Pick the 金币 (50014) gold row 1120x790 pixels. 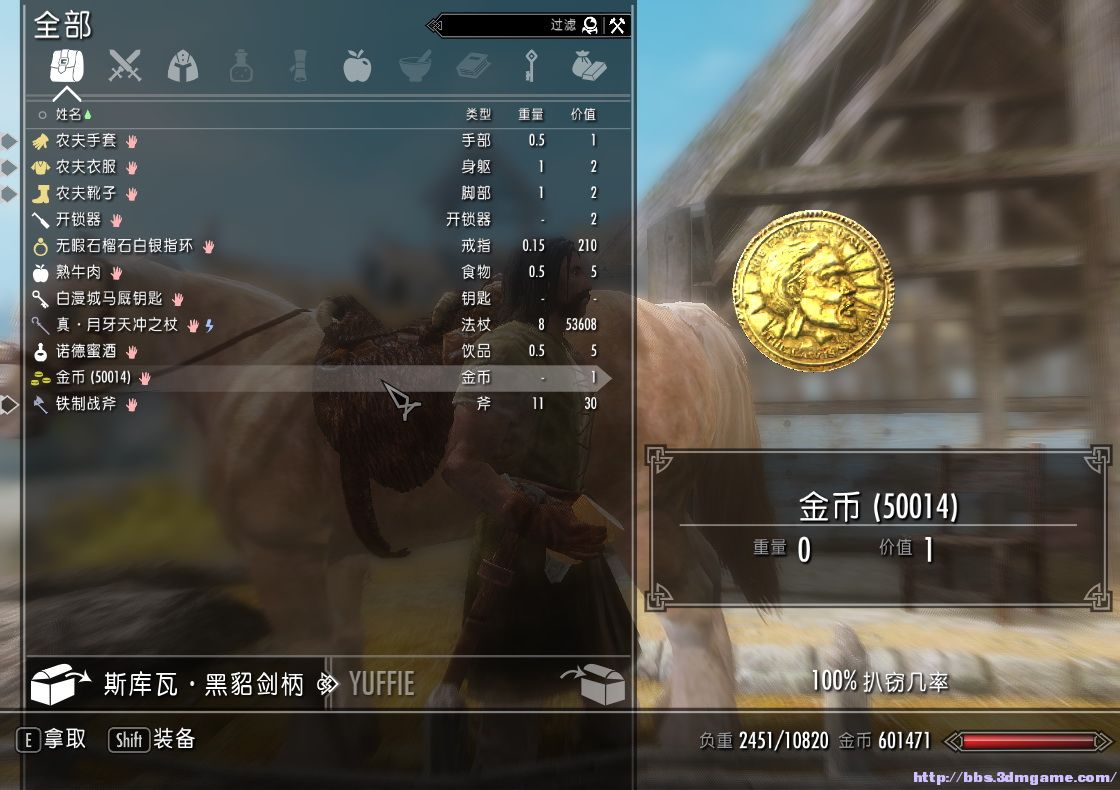pos(94,378)
